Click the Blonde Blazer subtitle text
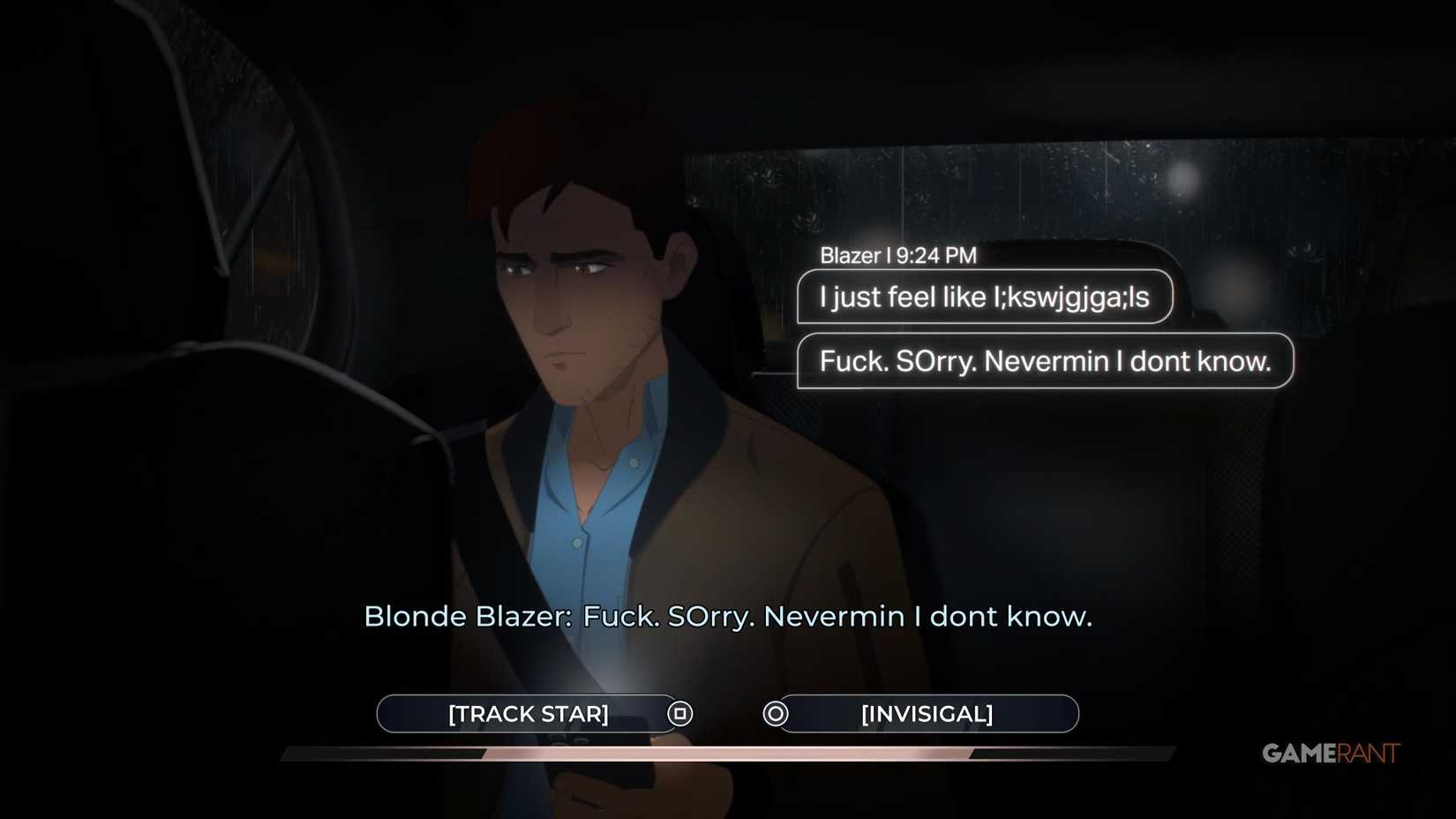 click(728, 617)
